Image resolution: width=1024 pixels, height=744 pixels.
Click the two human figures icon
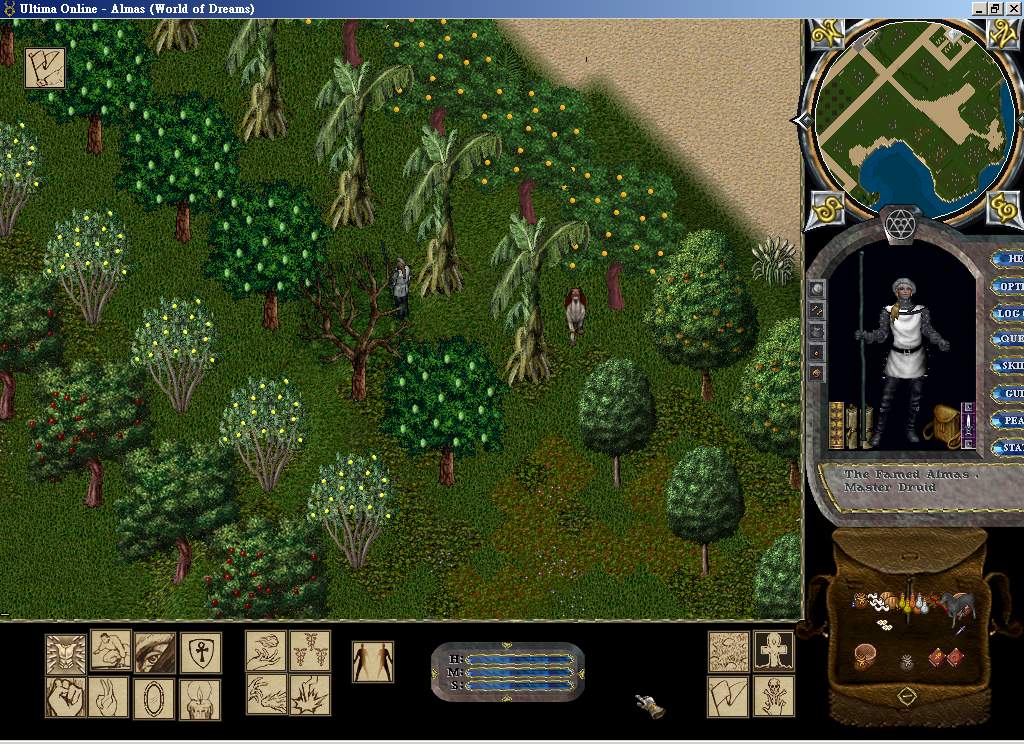[x=373, y=662]
